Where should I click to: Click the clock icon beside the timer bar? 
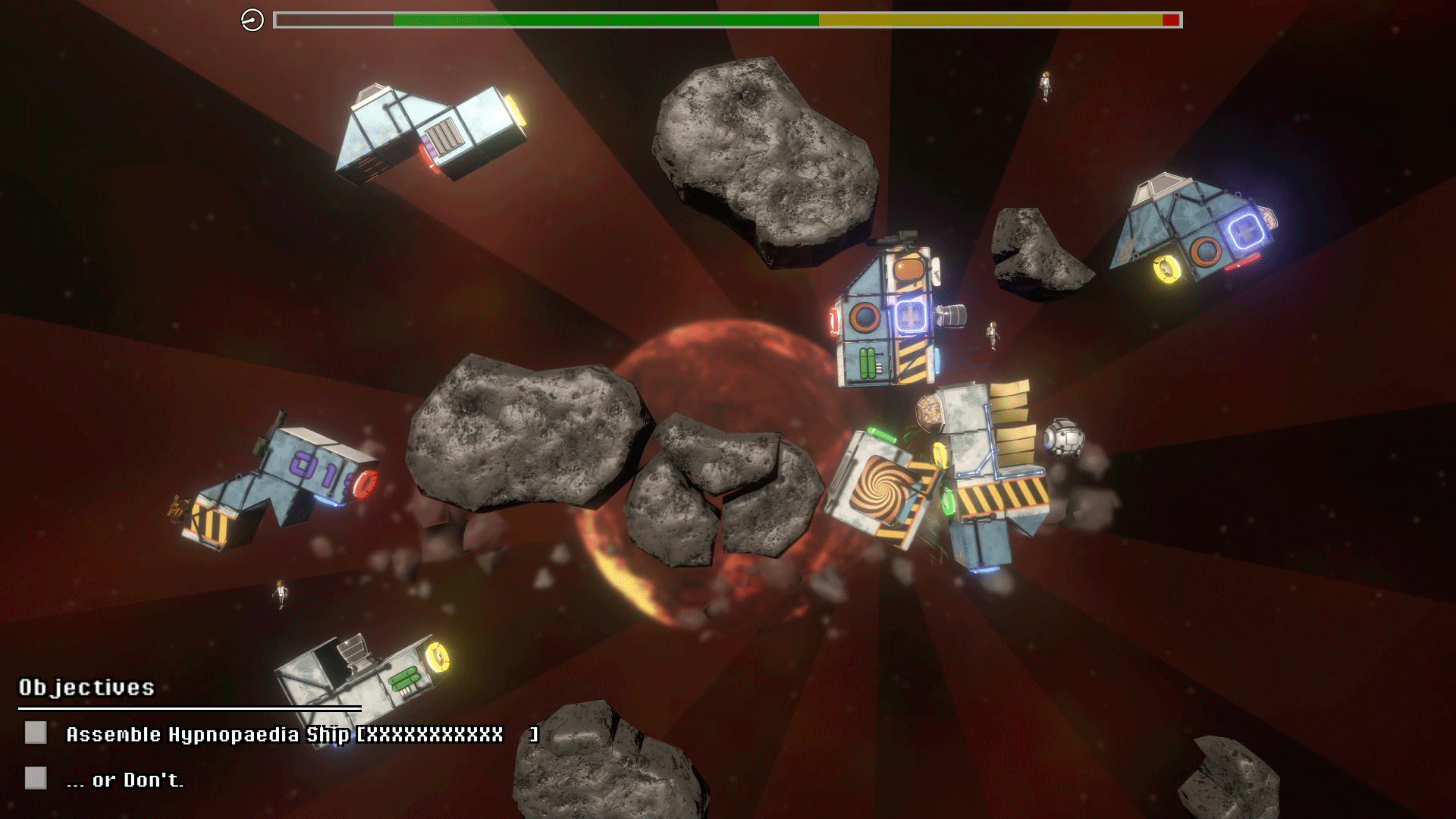tap(253, 20)
